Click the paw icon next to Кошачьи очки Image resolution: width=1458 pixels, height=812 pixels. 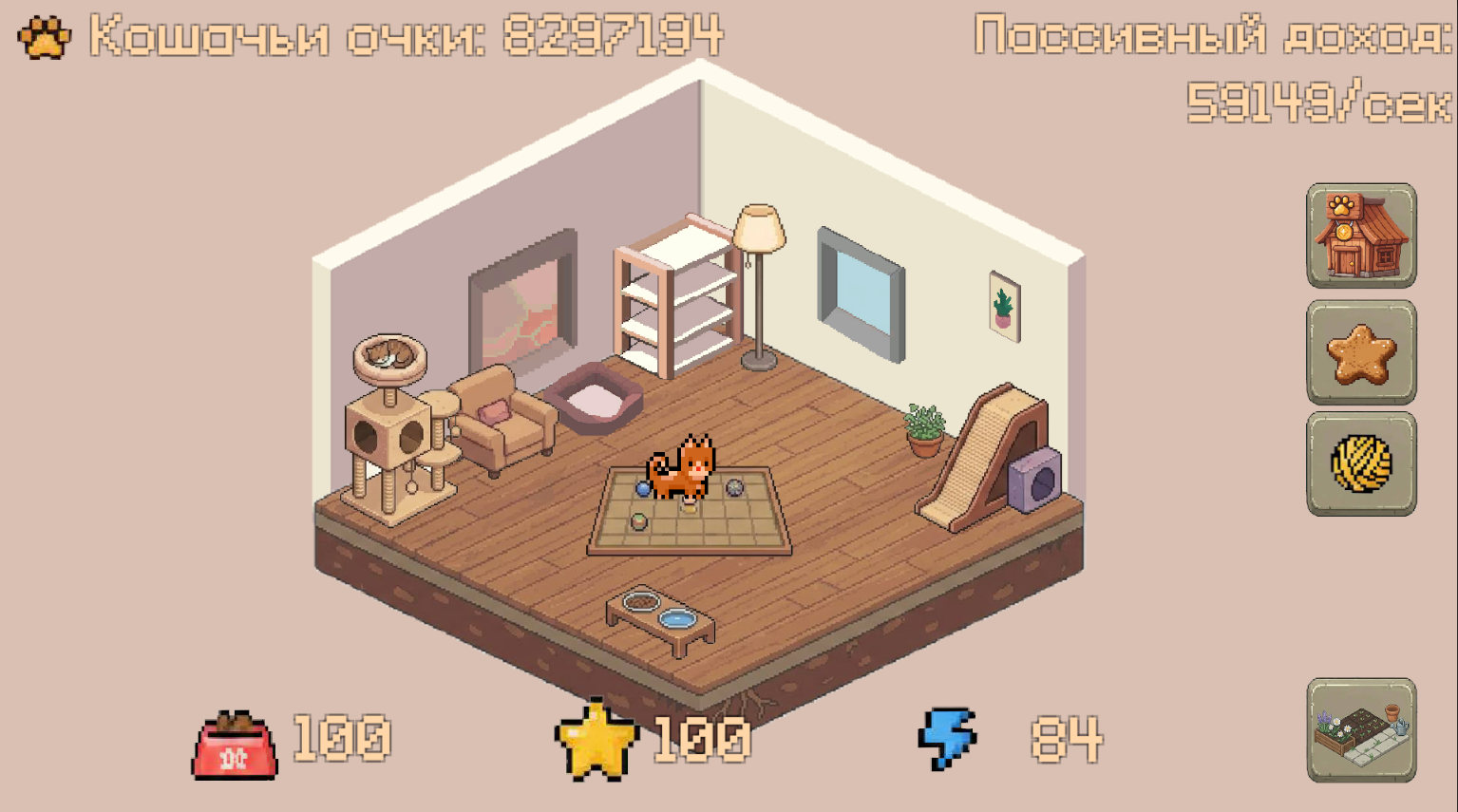coord(43,38)
